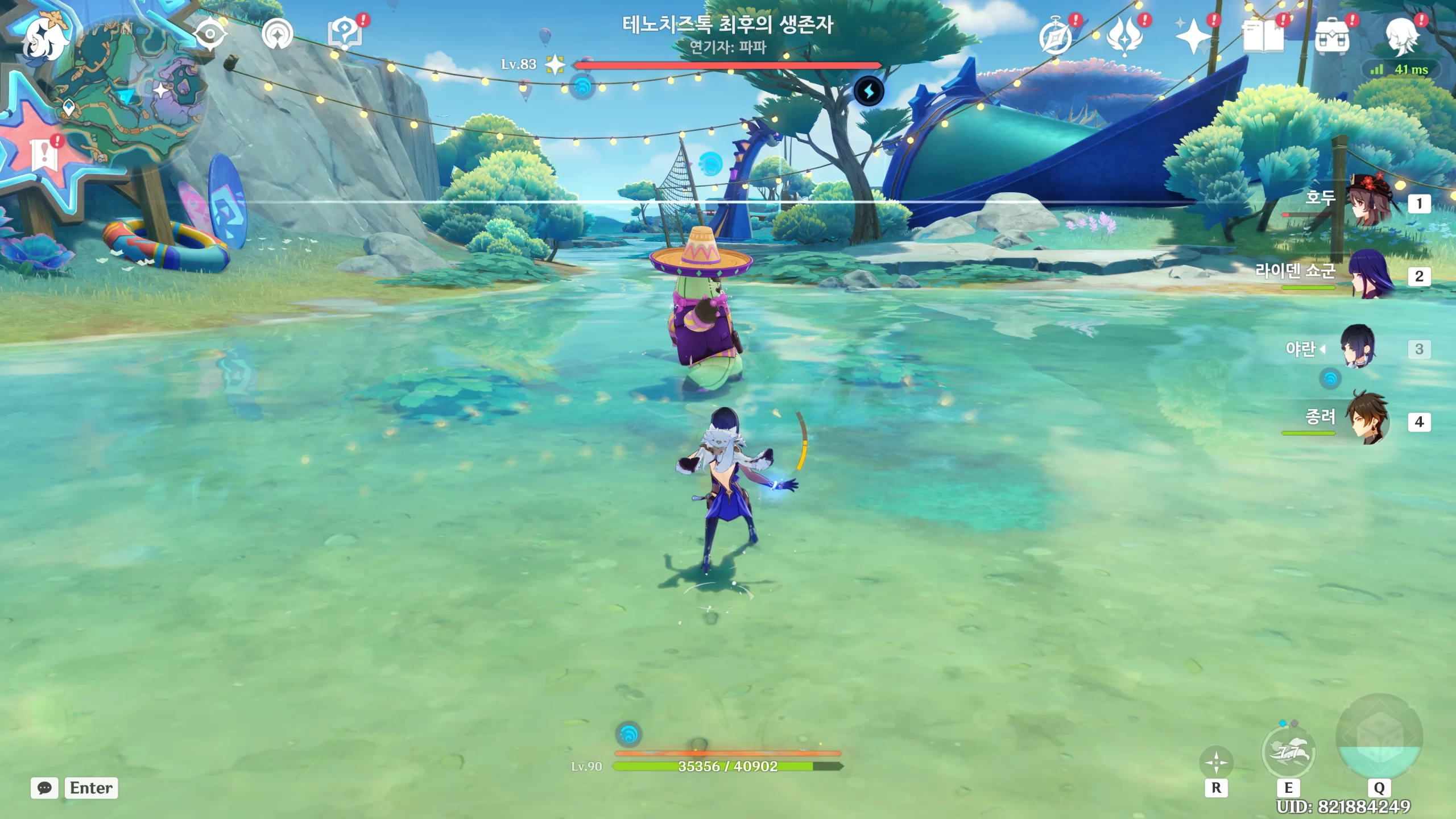Open the concentric-arcs signal icon beside the minimap

pyautogui.click(x=277, y=35)
